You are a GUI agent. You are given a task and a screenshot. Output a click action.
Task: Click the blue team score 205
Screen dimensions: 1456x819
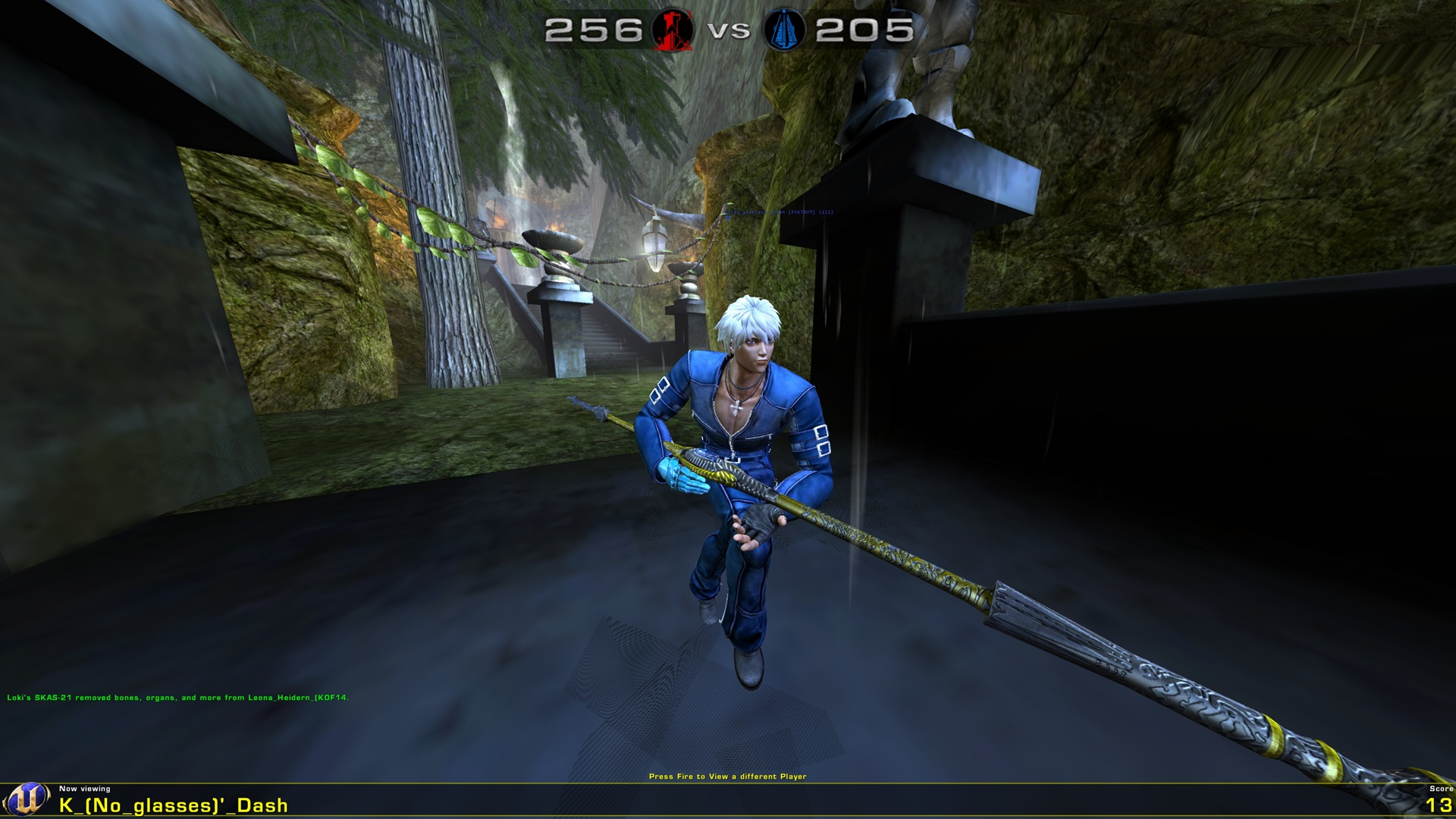point(865,31)
